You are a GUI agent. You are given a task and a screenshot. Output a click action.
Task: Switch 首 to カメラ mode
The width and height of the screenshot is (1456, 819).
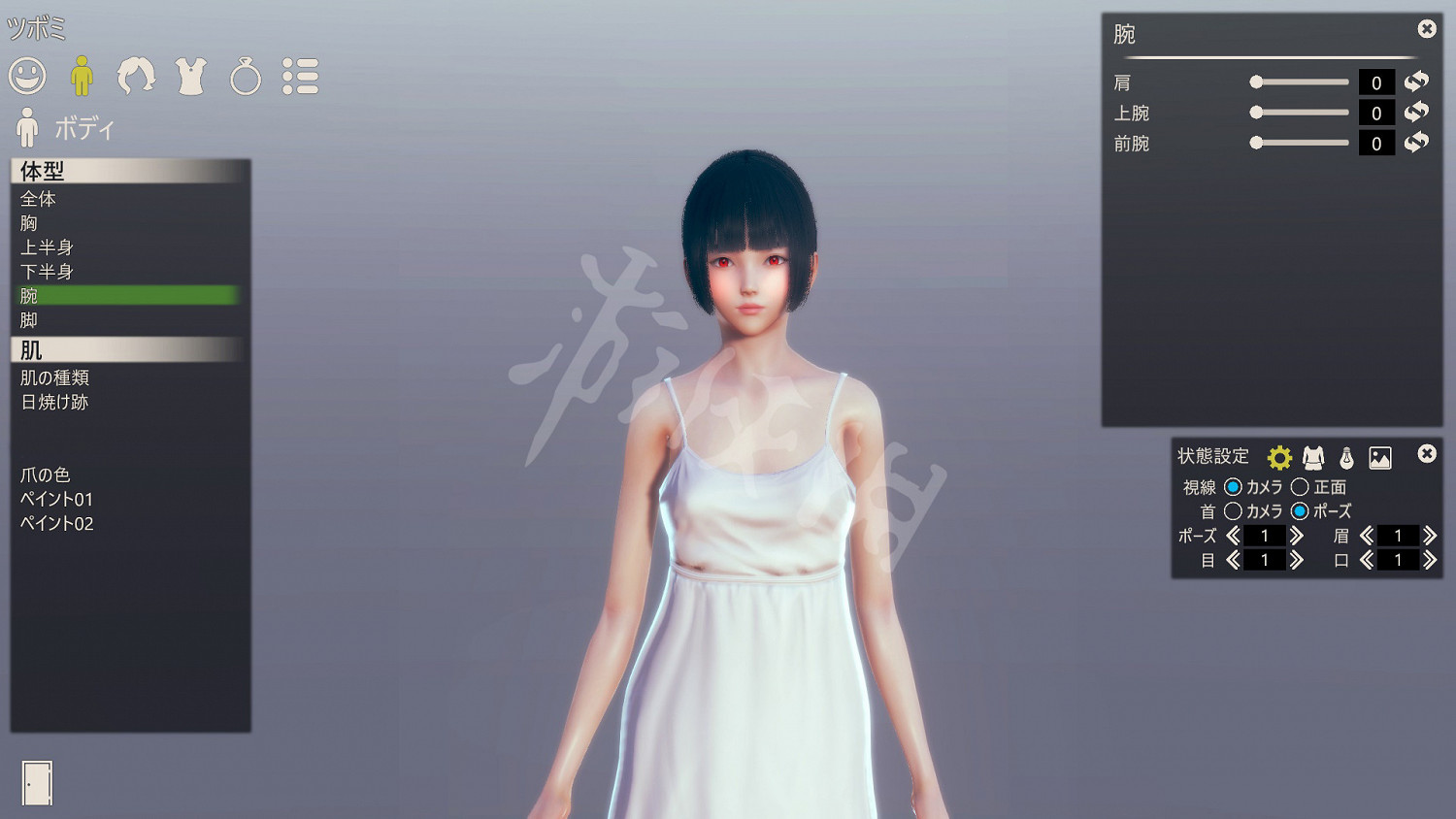1235,511
